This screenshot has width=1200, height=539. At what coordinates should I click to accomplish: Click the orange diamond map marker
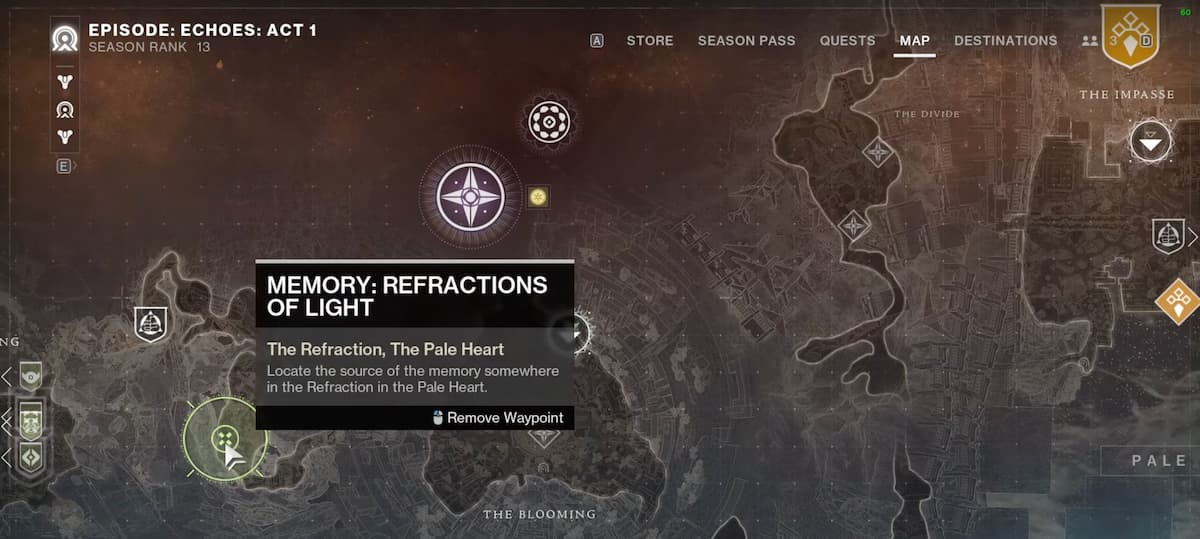[1177, 301]
